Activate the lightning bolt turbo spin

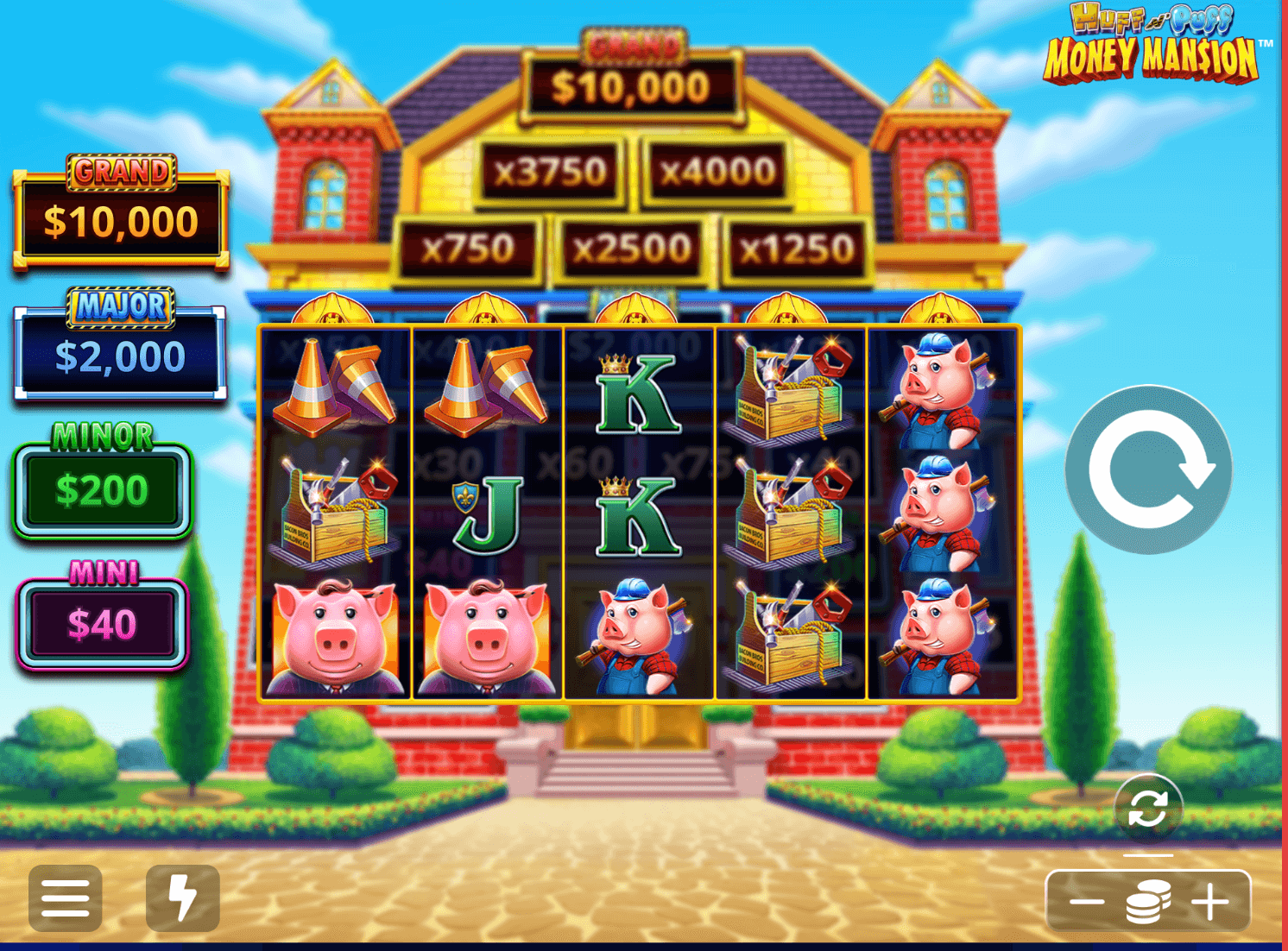183,898
